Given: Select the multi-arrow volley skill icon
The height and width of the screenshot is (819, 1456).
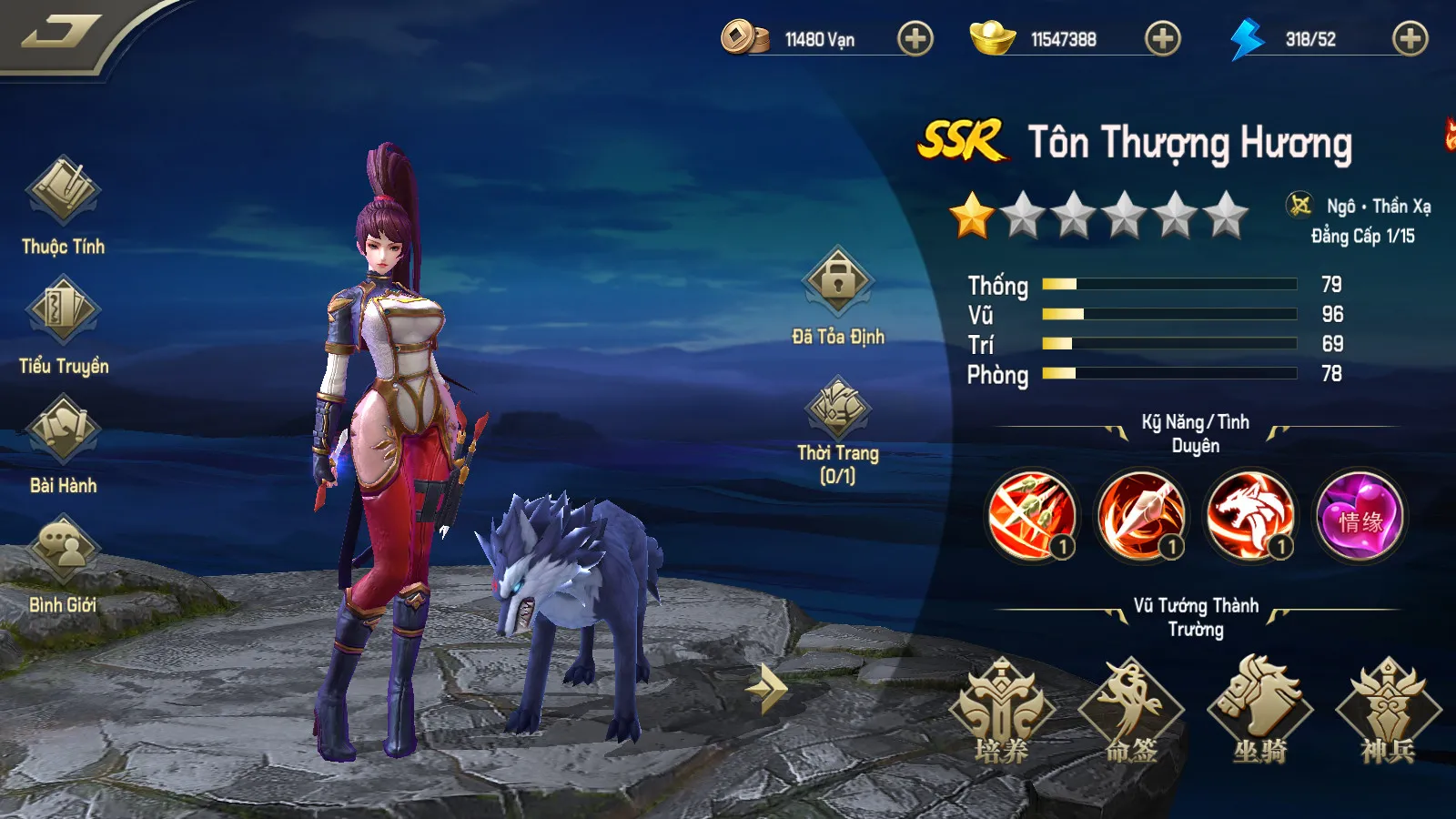Looking at the screenshot, I should (1032, 515).
